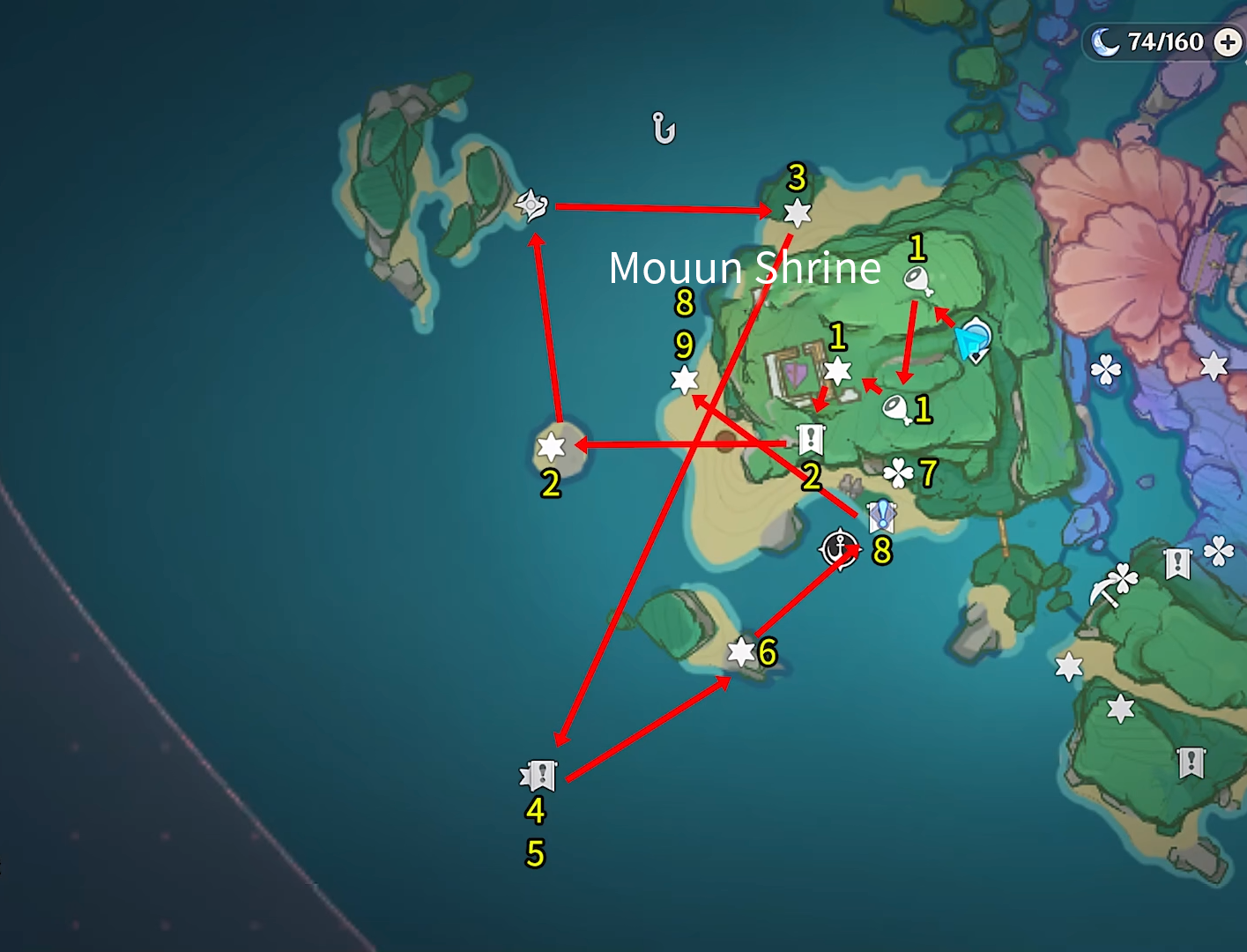Click the fishing hook icon at top center

click(664, 128)
